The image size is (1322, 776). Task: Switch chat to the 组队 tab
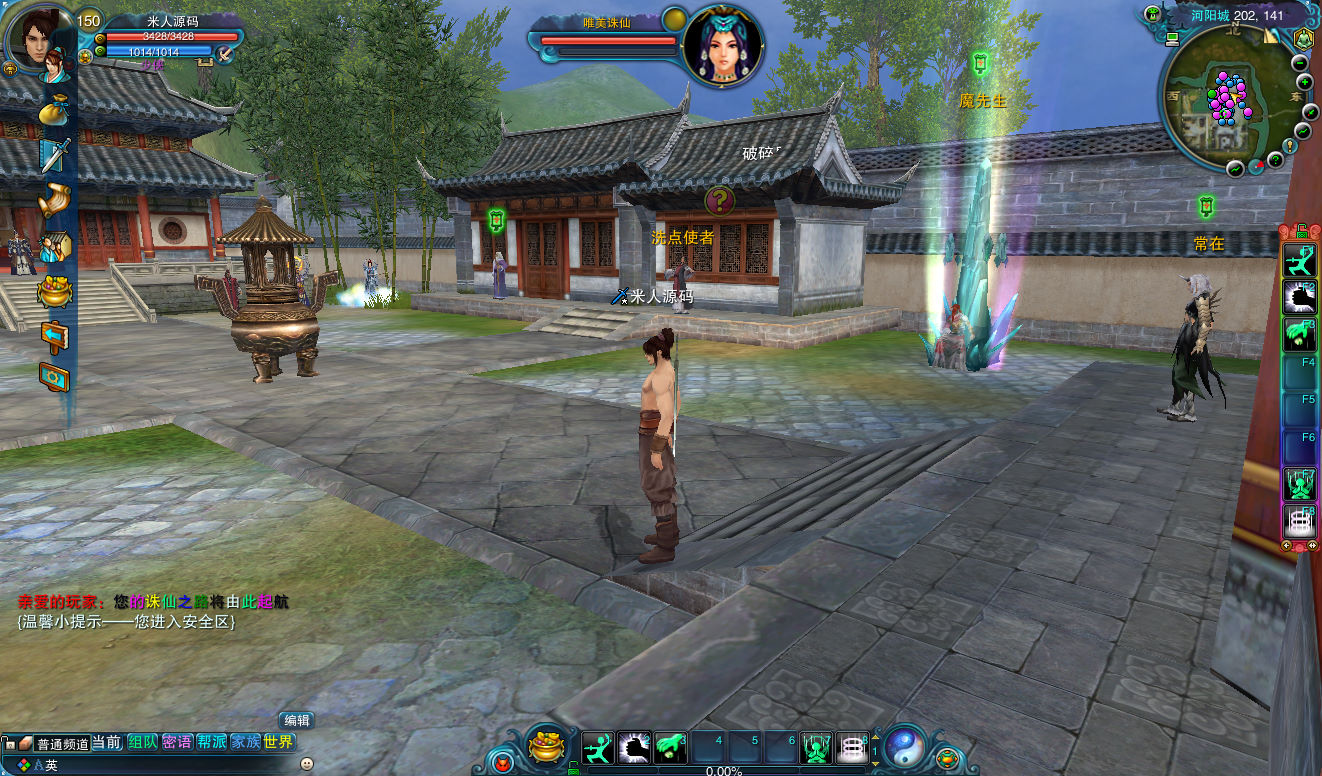[142, 743]
